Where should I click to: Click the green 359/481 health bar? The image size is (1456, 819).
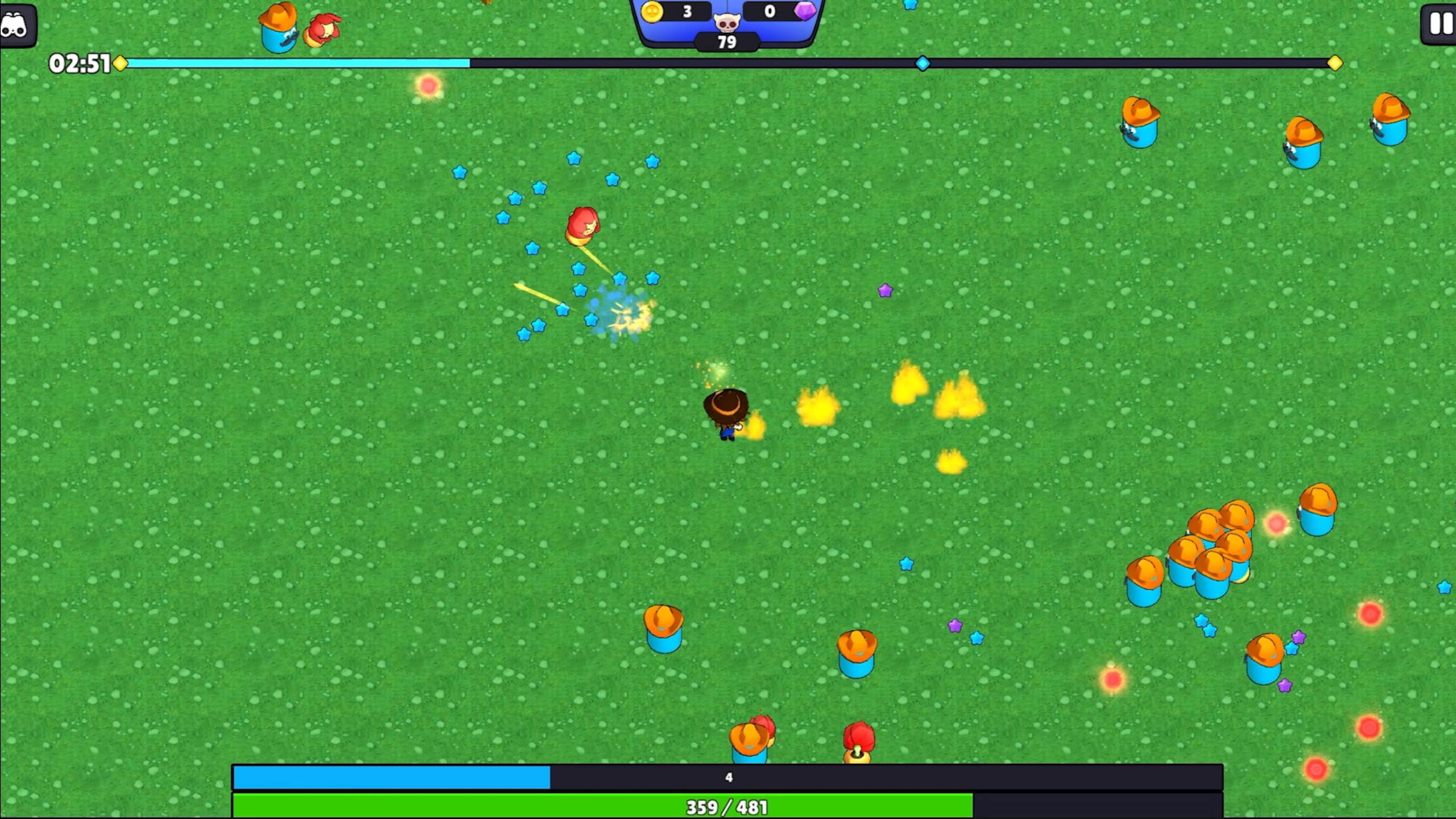click(728, 805)
